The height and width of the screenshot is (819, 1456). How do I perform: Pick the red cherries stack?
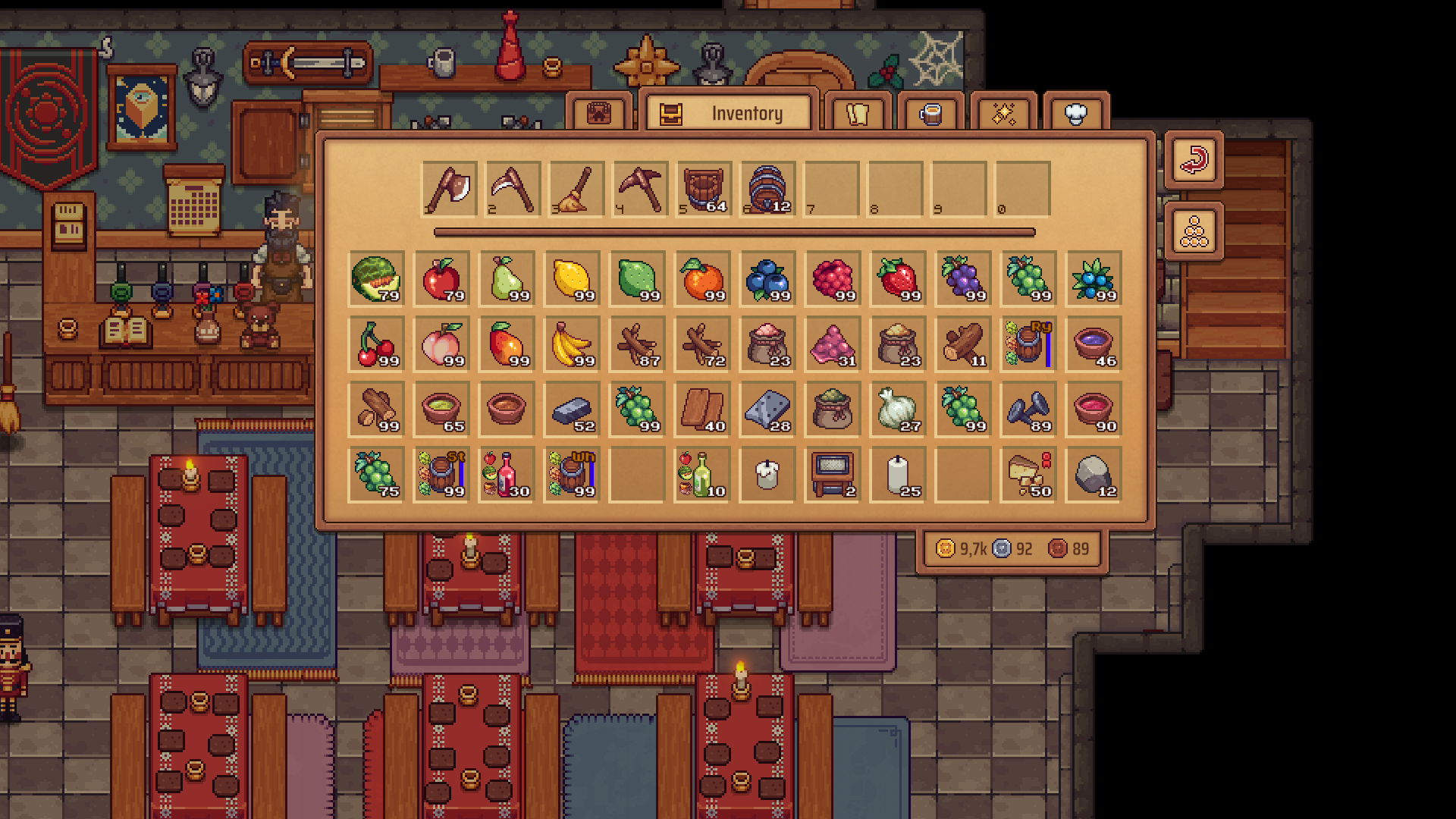click(x=376, y=344)
